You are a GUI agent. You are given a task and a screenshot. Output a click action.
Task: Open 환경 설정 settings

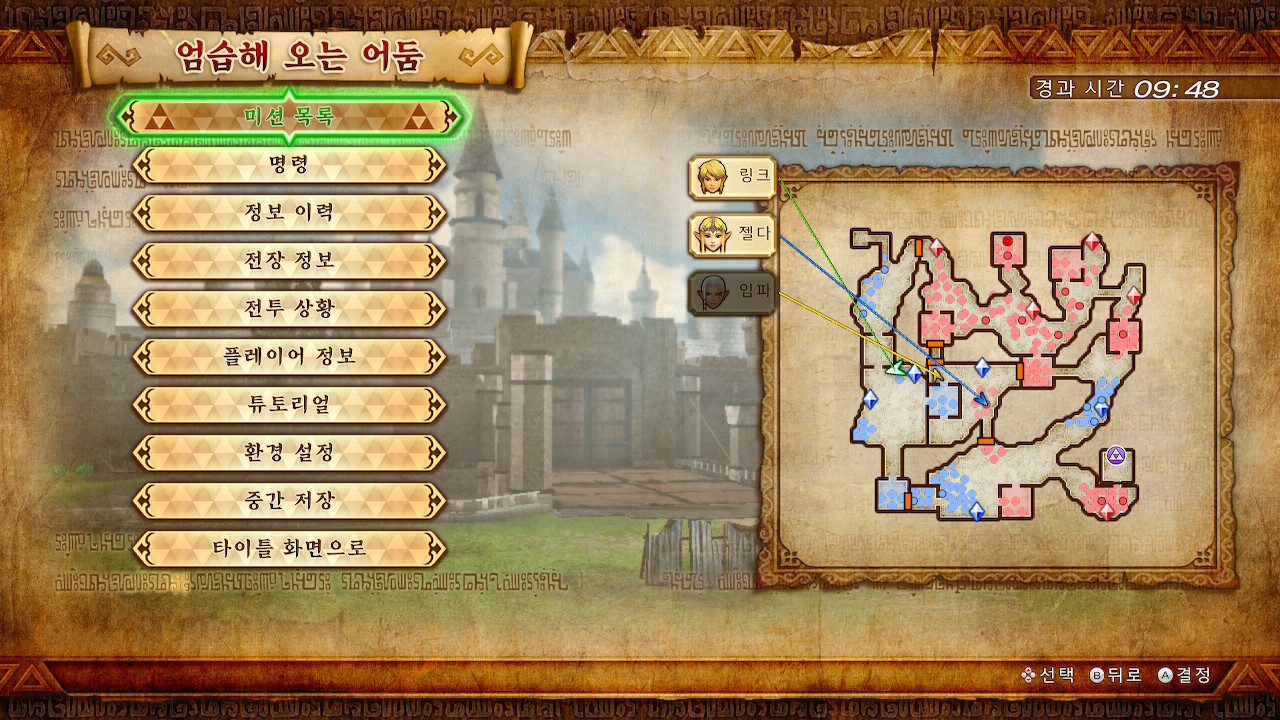tap(289, 453)
